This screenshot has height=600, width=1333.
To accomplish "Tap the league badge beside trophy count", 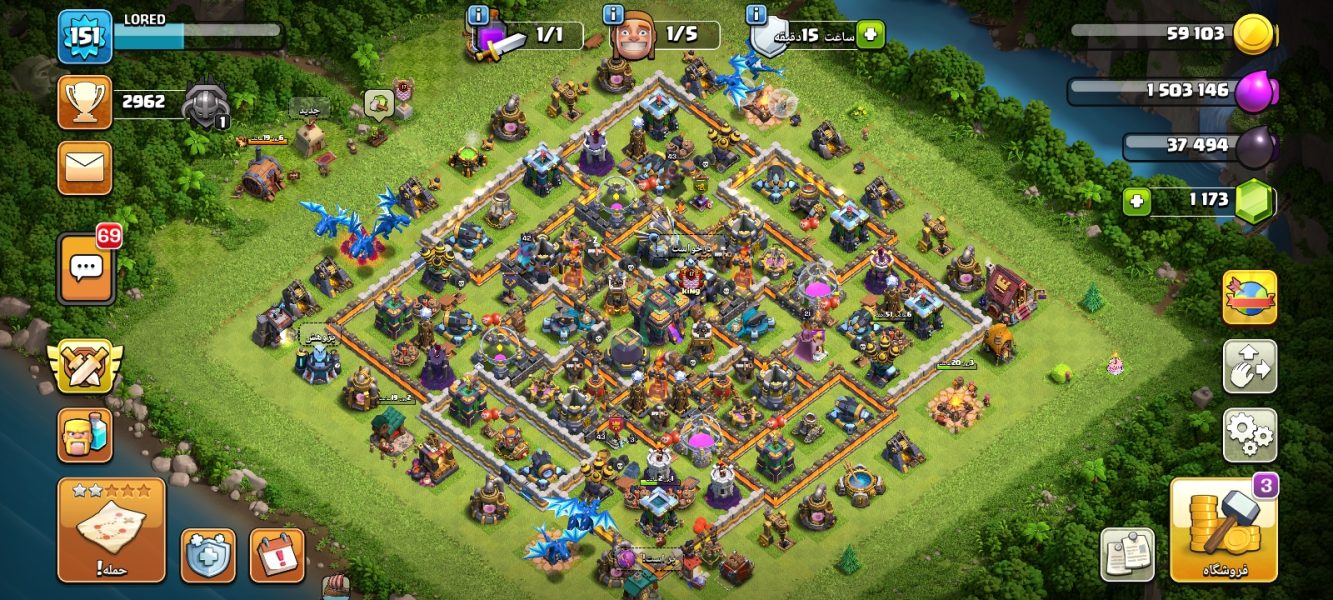I will coord(206,102).
